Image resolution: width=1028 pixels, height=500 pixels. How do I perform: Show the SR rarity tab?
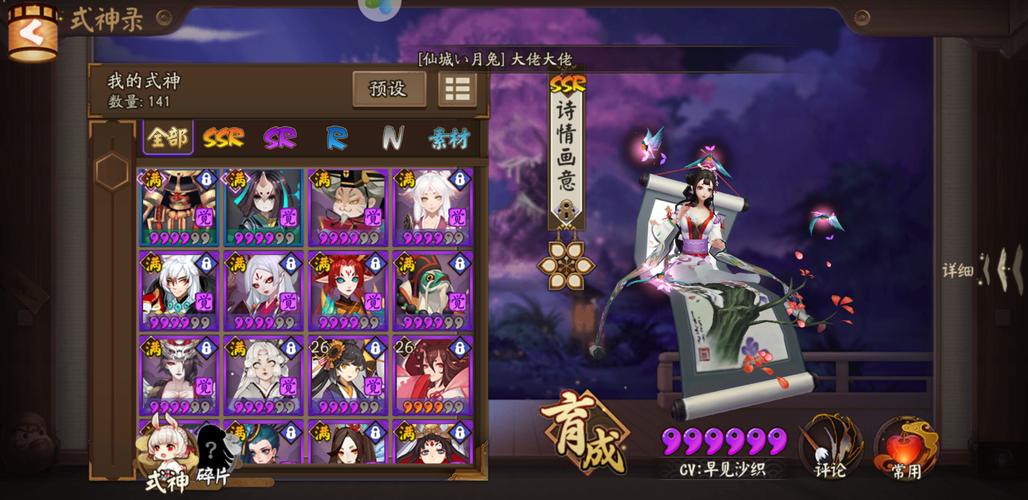tap(280, 138)
